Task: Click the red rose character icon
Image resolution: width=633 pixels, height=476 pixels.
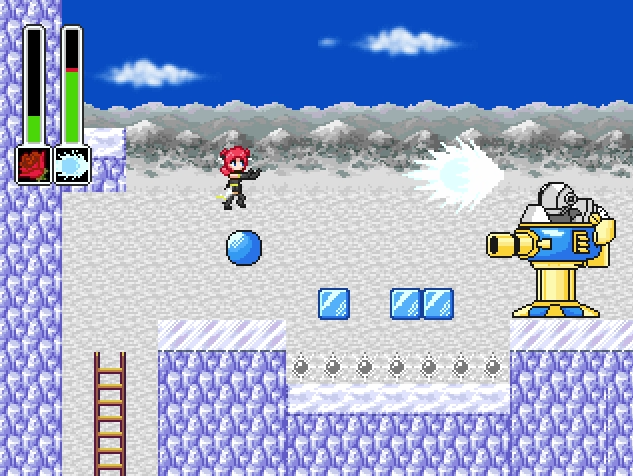Action: coord(34,164)
